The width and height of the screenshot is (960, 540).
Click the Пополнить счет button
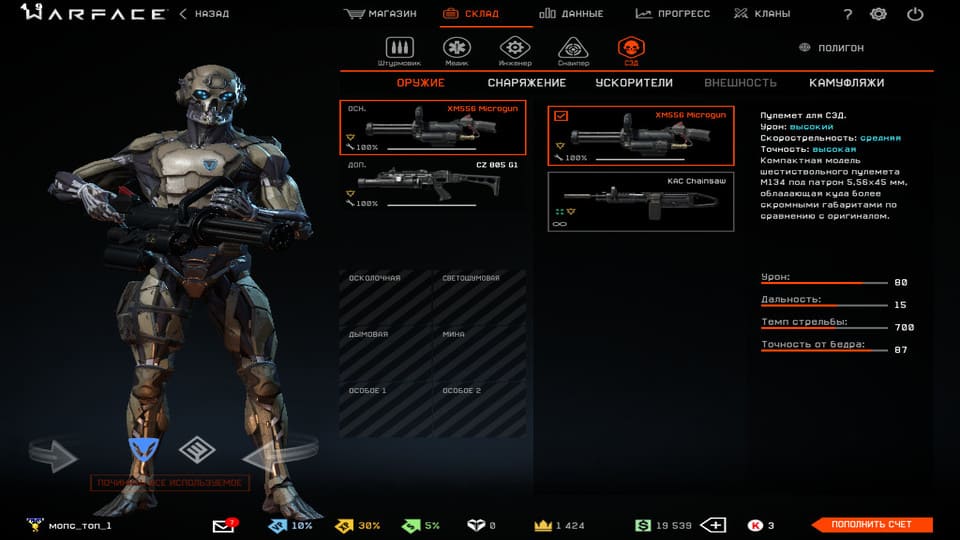click(871, 525)
